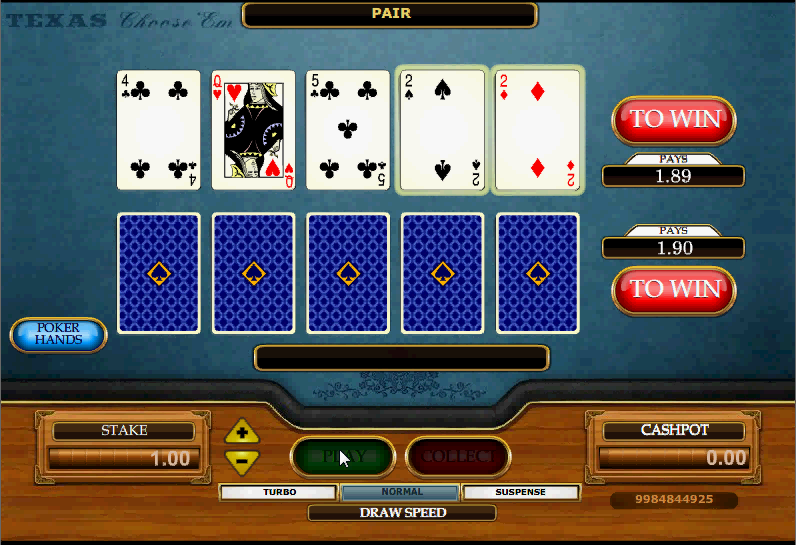Screen dimensions: 796x545
Task: Increase stake with the plus button
Action: [x=242, y=433]
